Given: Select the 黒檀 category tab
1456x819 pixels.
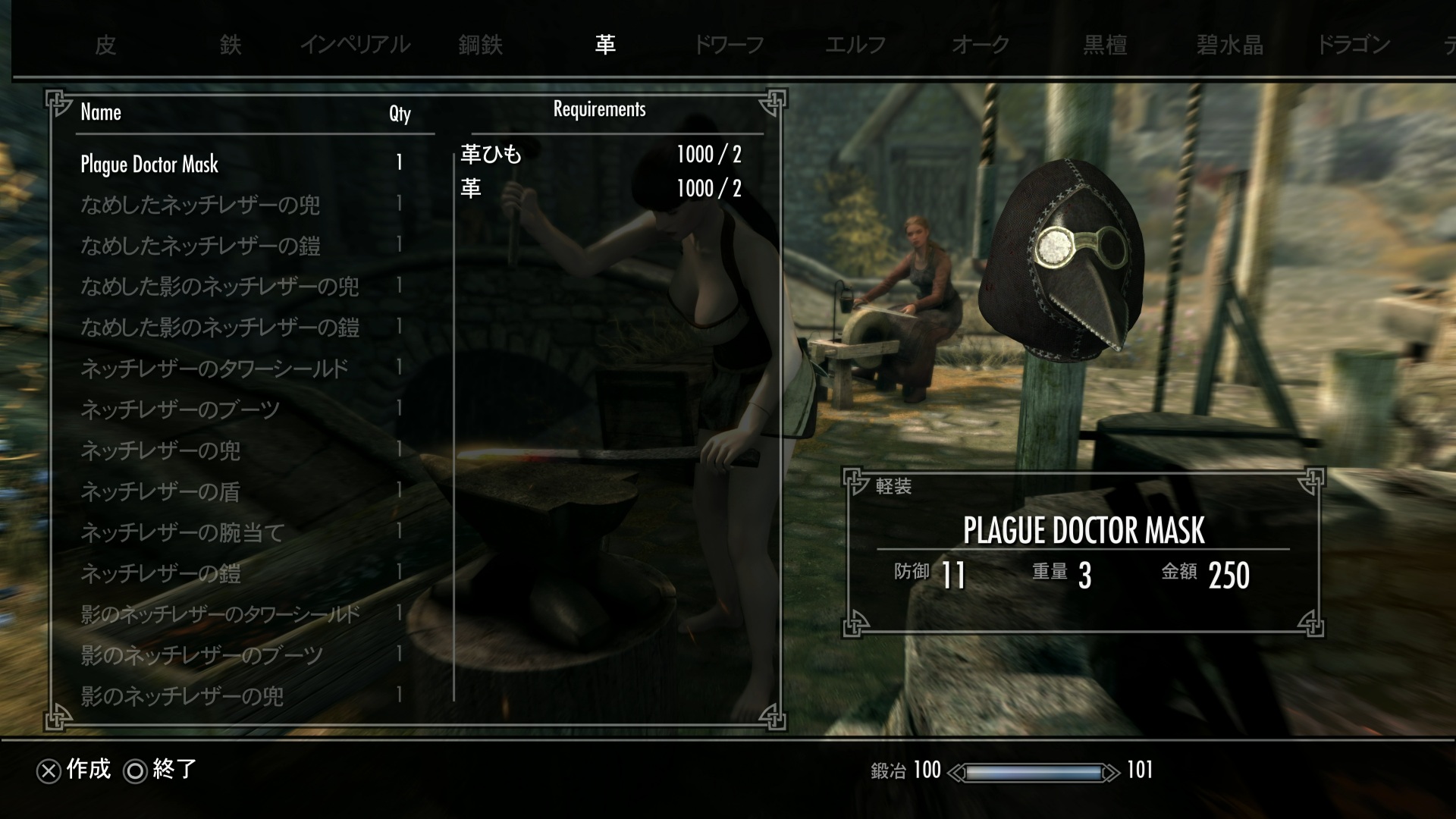Looking at the screenshot, I should click(x=1105, y=45).
